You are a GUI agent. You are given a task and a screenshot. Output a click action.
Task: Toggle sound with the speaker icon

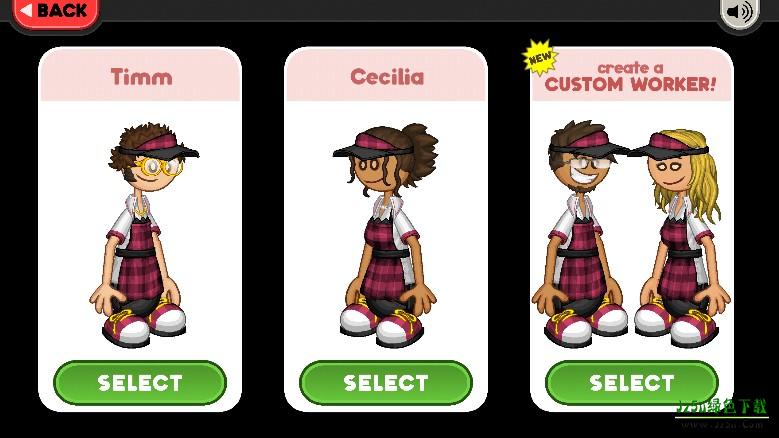(x=740, y=12)
